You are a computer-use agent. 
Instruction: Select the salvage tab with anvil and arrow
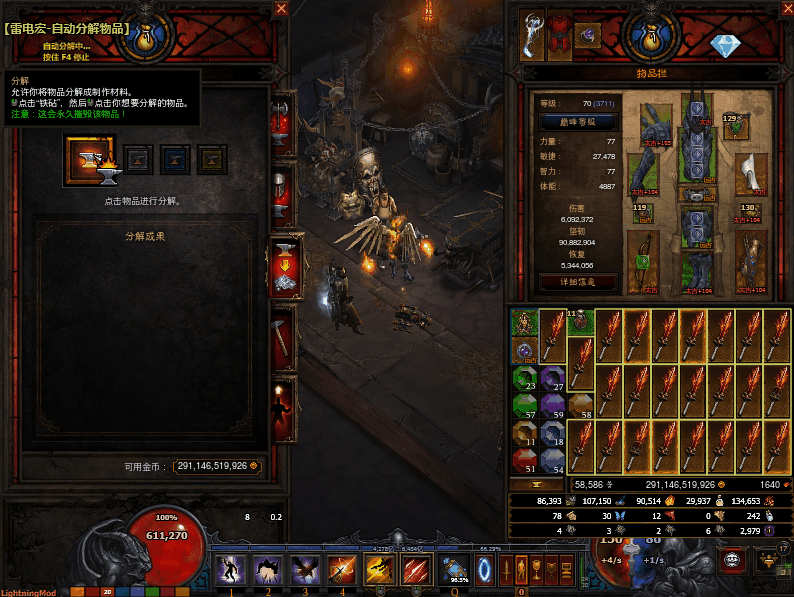tap(284, 267)
